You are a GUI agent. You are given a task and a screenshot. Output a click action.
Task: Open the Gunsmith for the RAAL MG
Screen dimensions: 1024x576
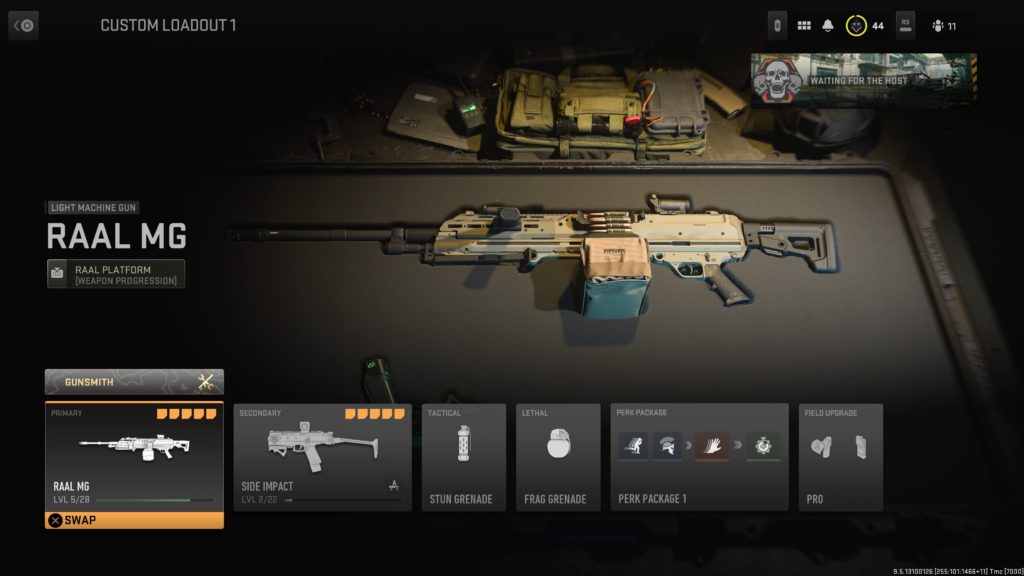[134, 381]
